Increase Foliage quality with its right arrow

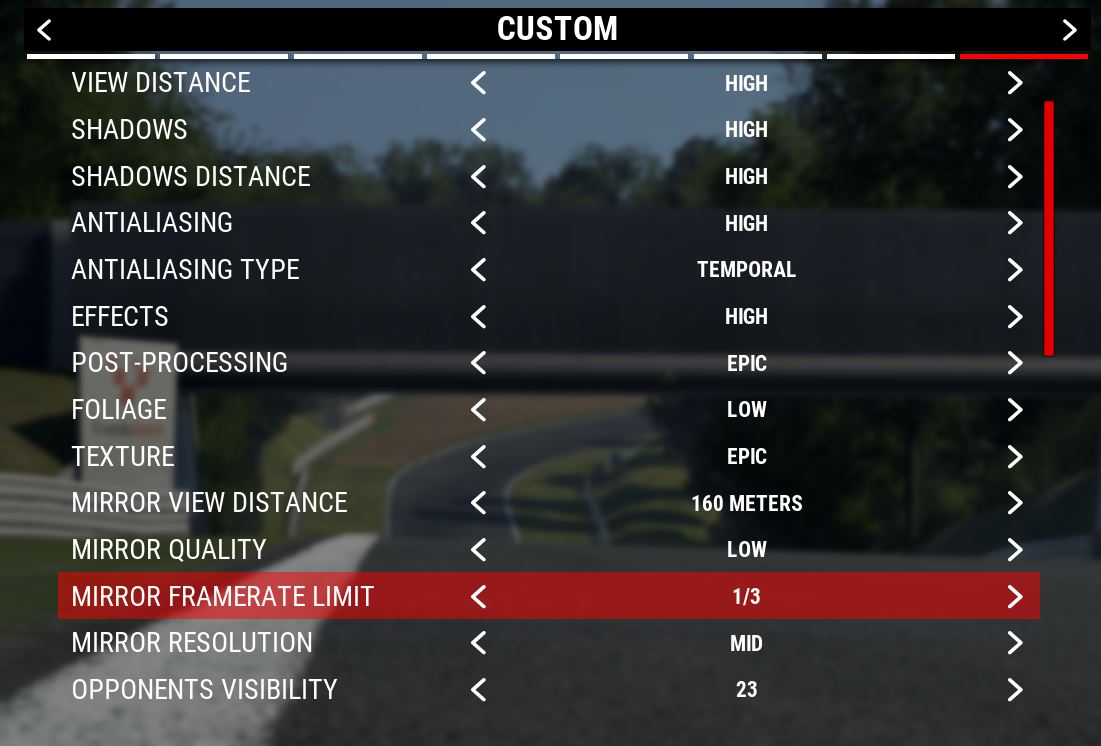coord(1015,410)
